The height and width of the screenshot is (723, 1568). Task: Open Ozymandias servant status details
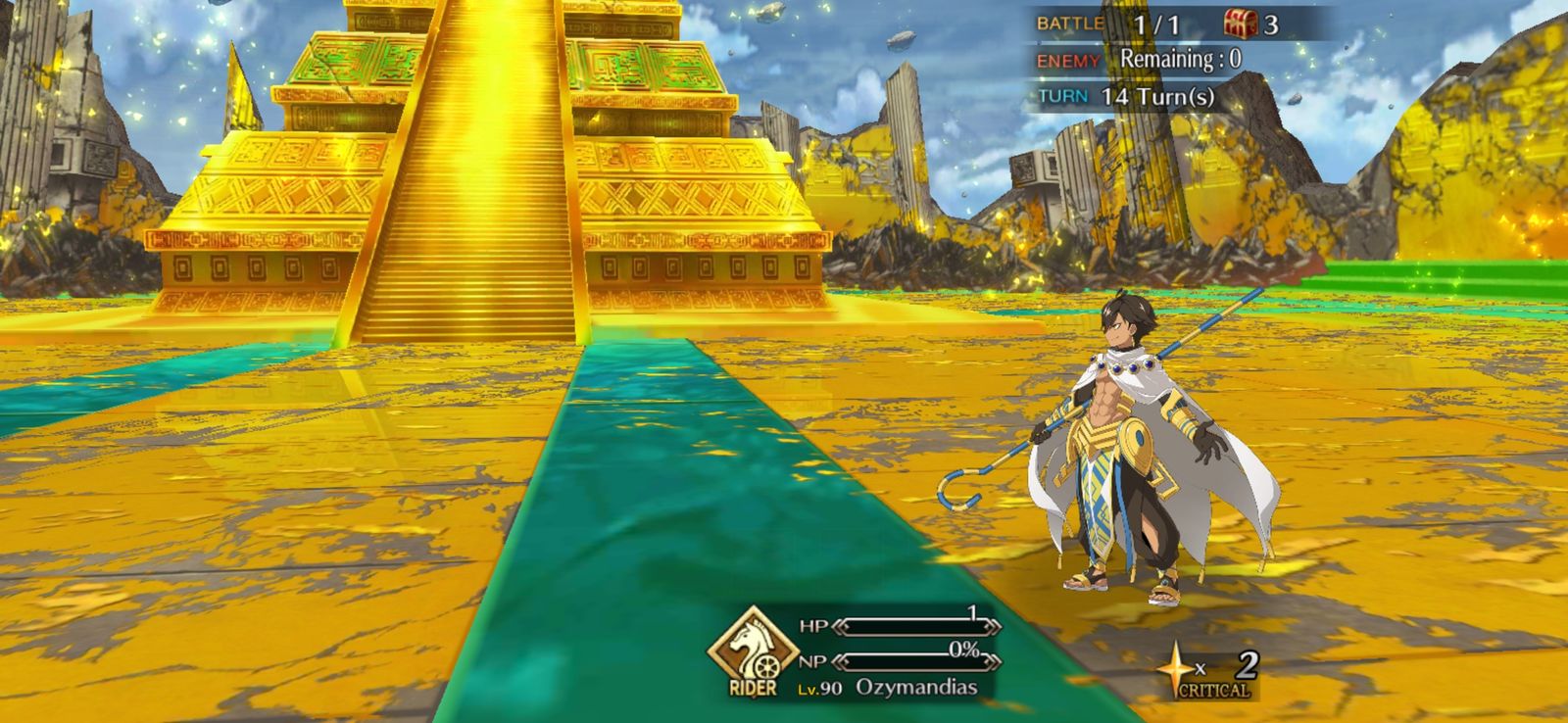915,687
